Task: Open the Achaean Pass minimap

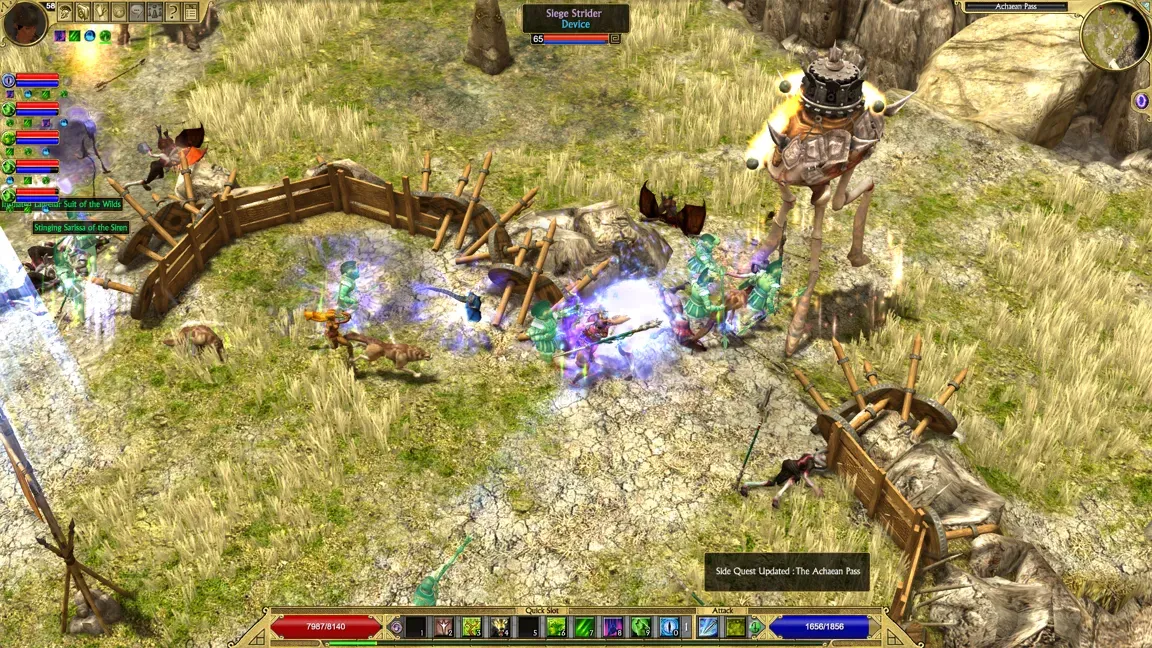Action: 1114,35
